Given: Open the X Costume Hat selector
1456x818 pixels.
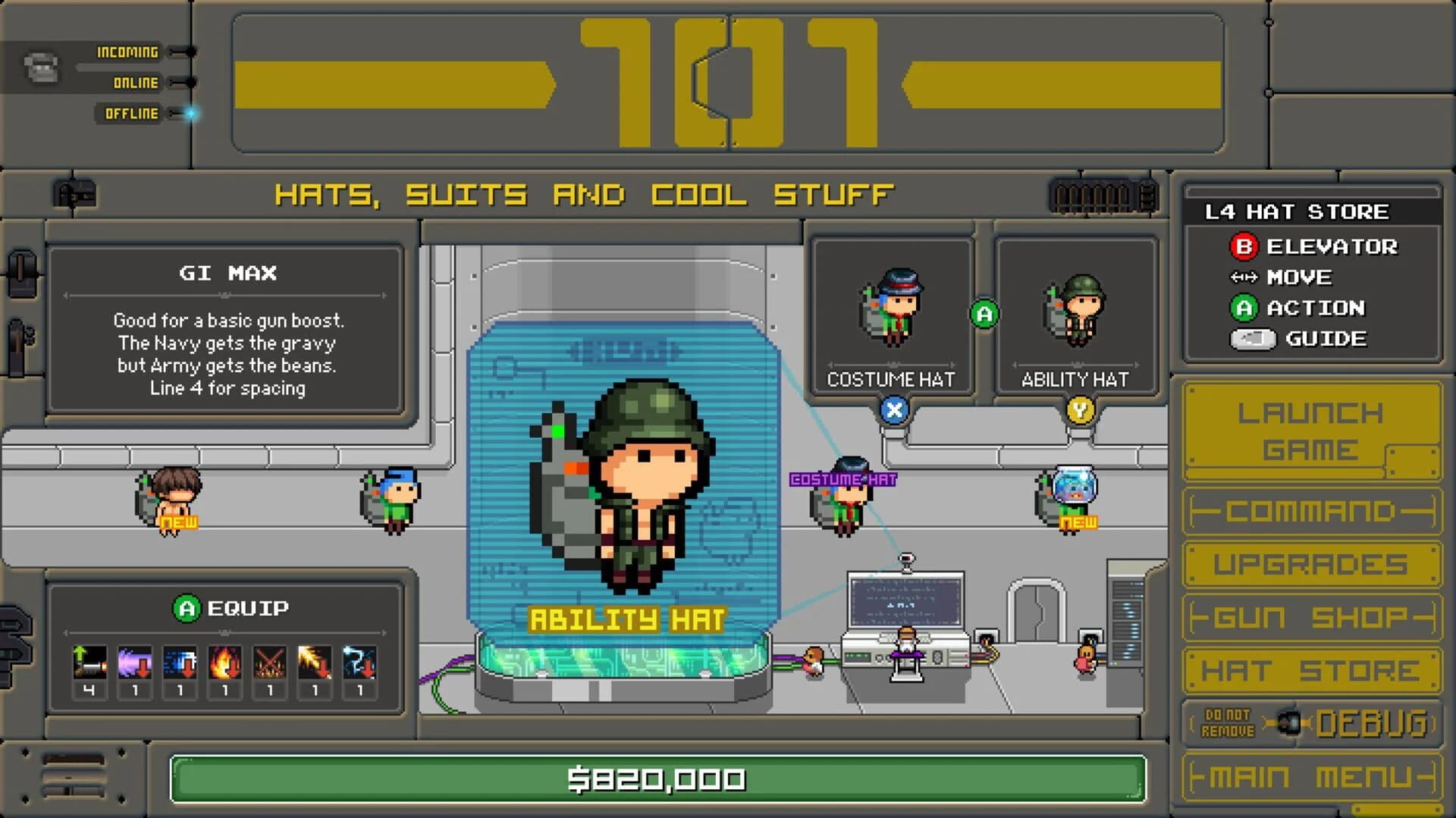Looking at the screenshot, I should tap(894, 410).
